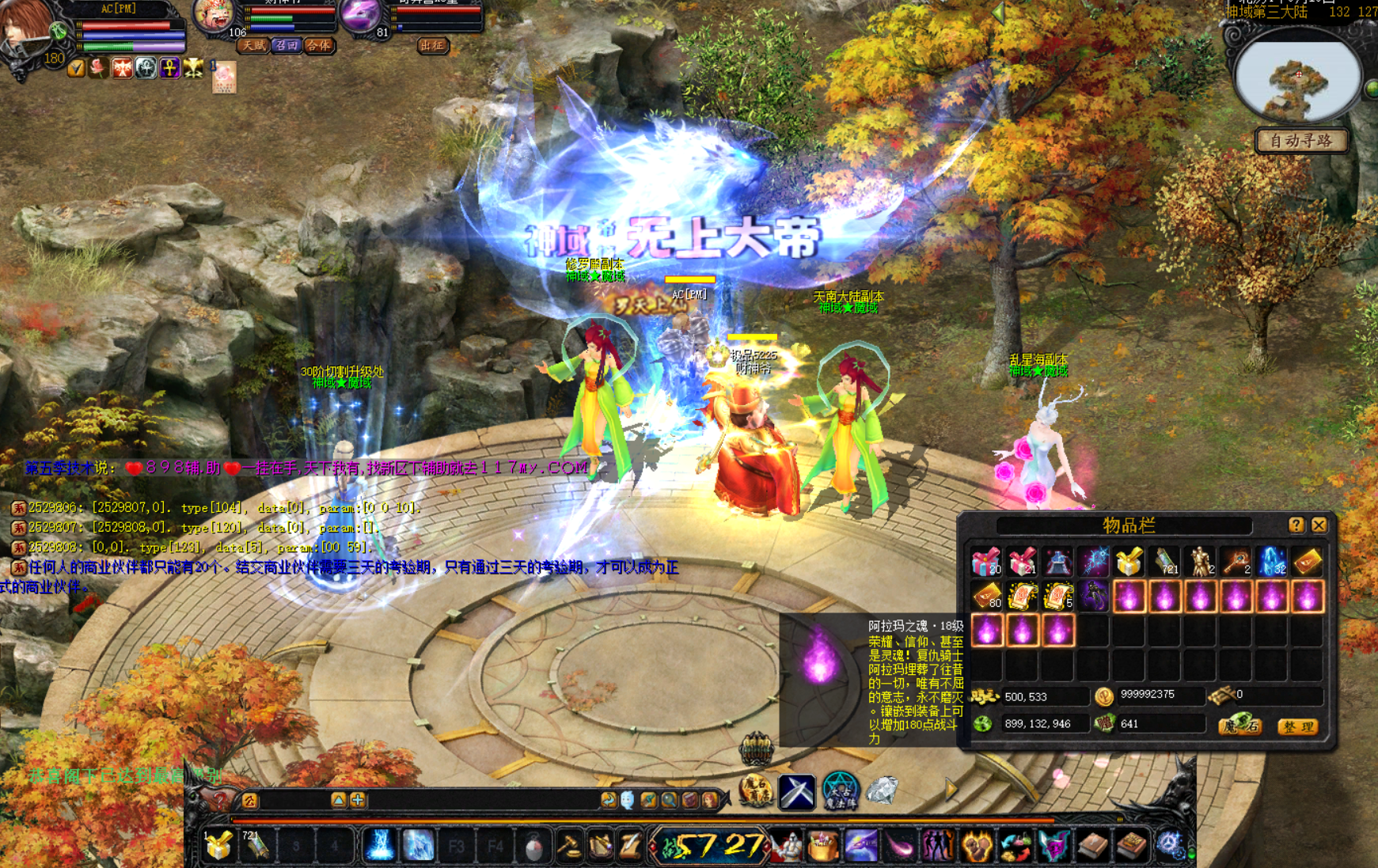The image size is (1378, 868).
Task: Select the yellow gift box in inventory
Action: [x=1129, y=561]
